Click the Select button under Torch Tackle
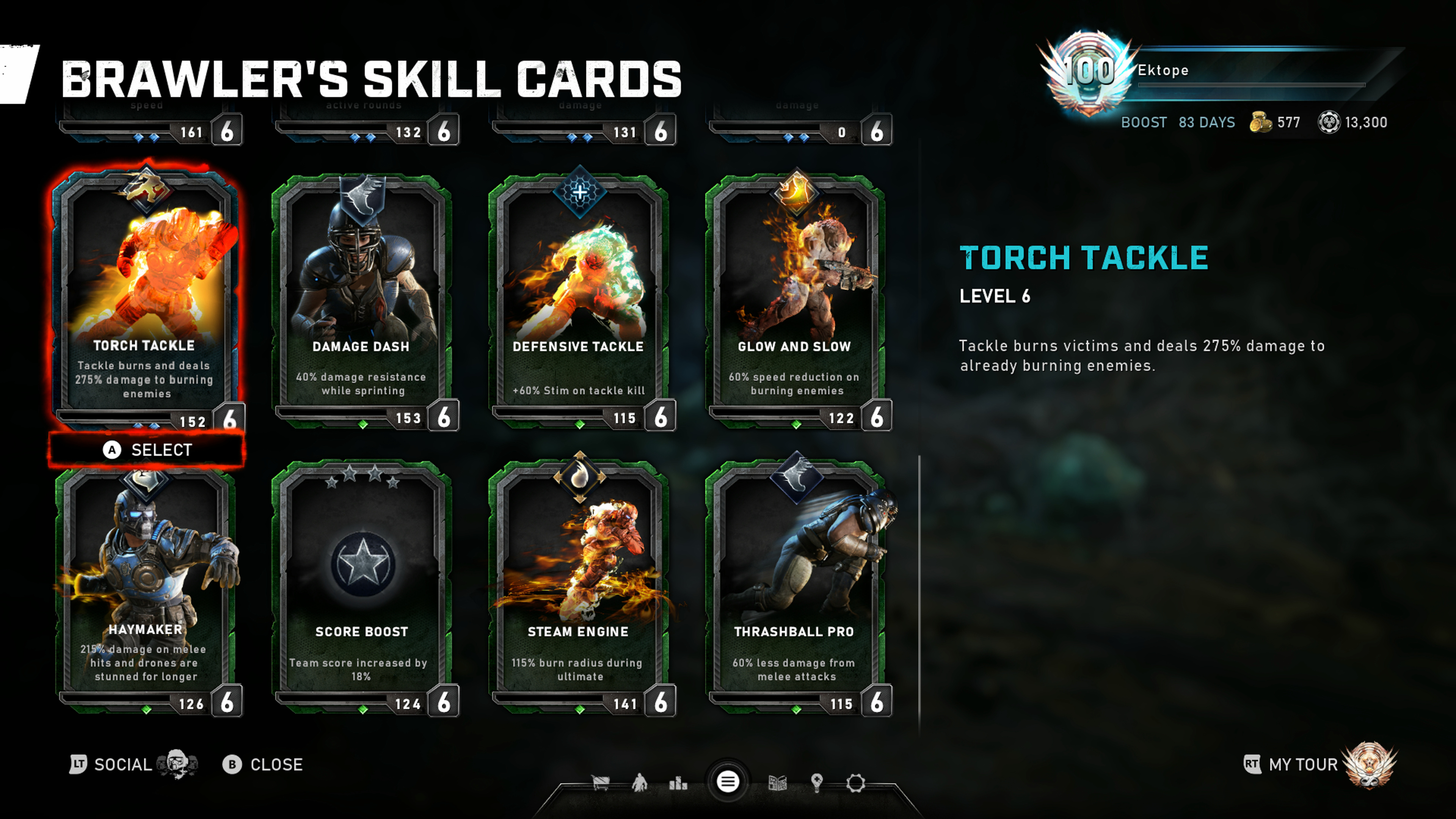This screenshot has width=1456, height=819. tap(147, 450)
